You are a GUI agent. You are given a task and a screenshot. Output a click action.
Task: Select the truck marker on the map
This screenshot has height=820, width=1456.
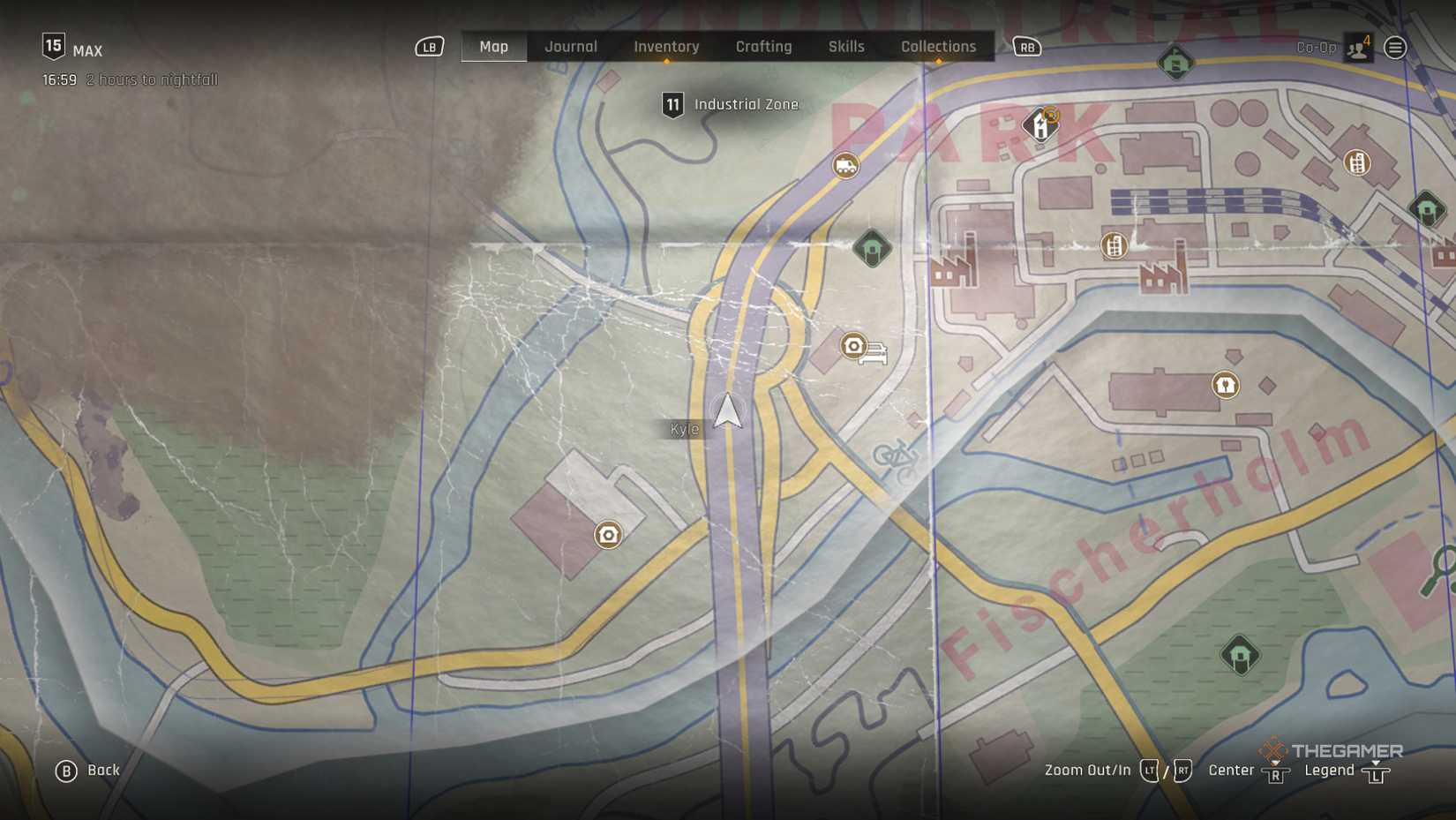[x=845, y=165]
